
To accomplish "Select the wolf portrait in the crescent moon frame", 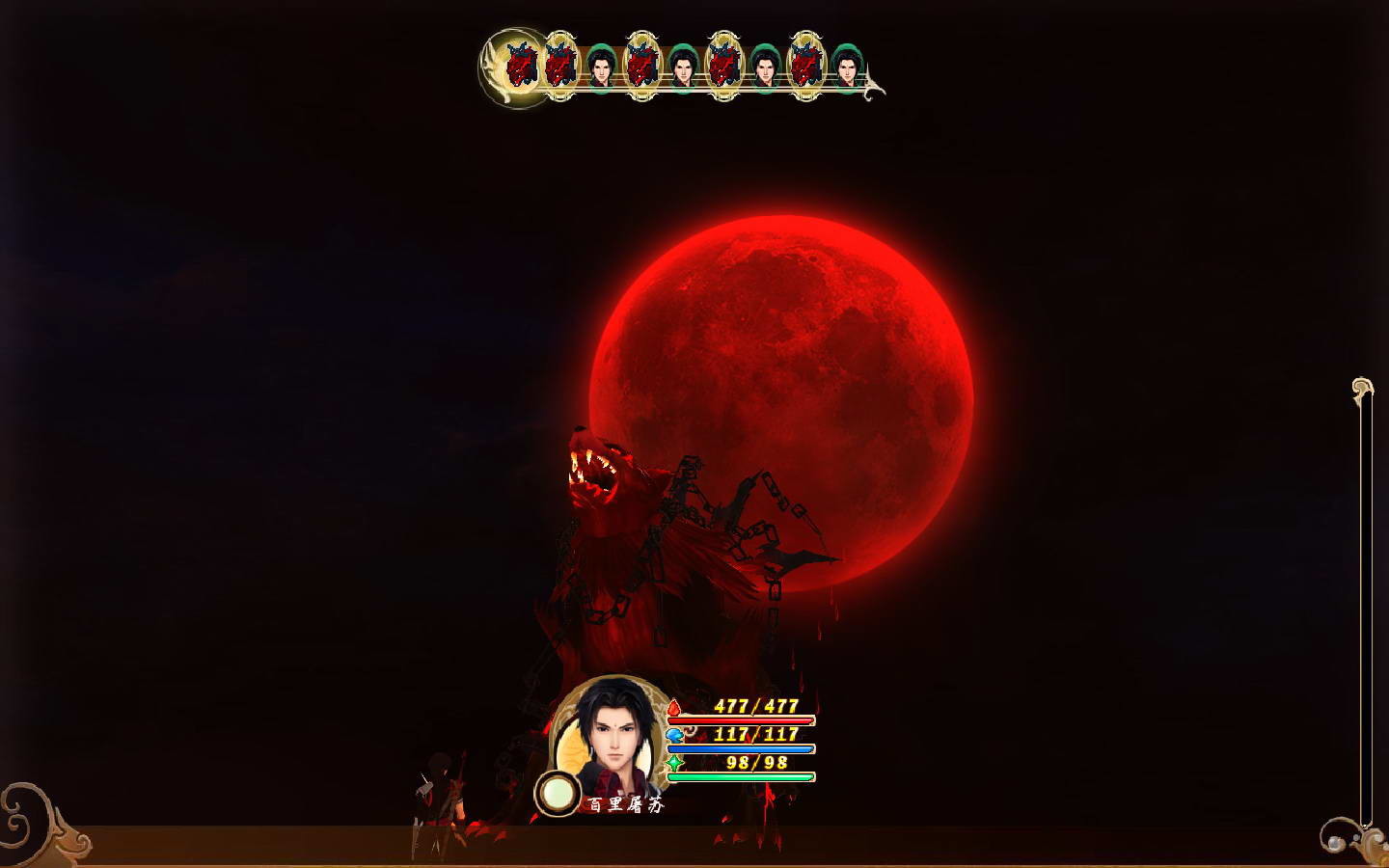I will pos(521,66).
